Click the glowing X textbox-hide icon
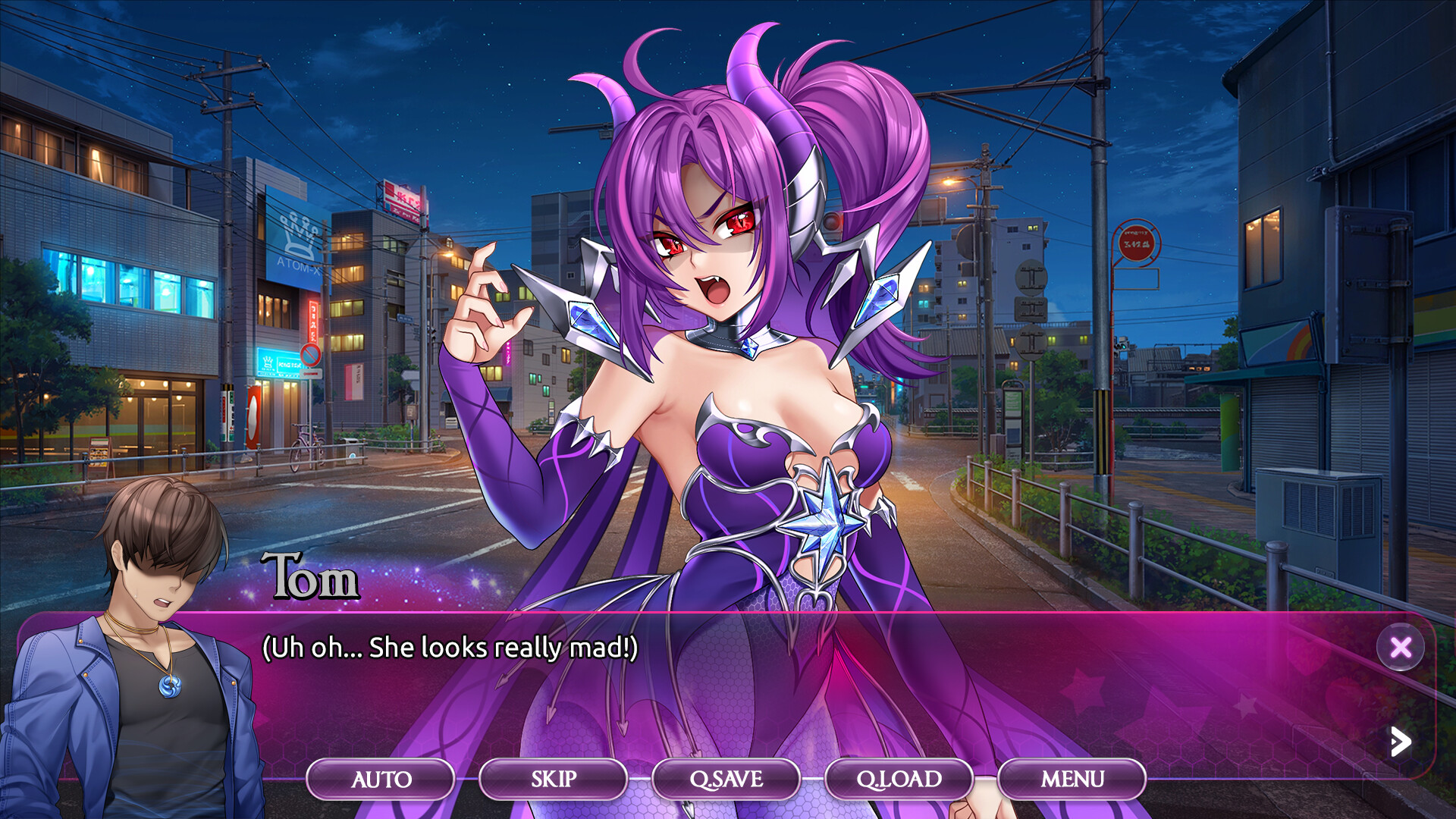Screen dimensions: 1456x819 pyautogui.click(x=1401, y=648)
